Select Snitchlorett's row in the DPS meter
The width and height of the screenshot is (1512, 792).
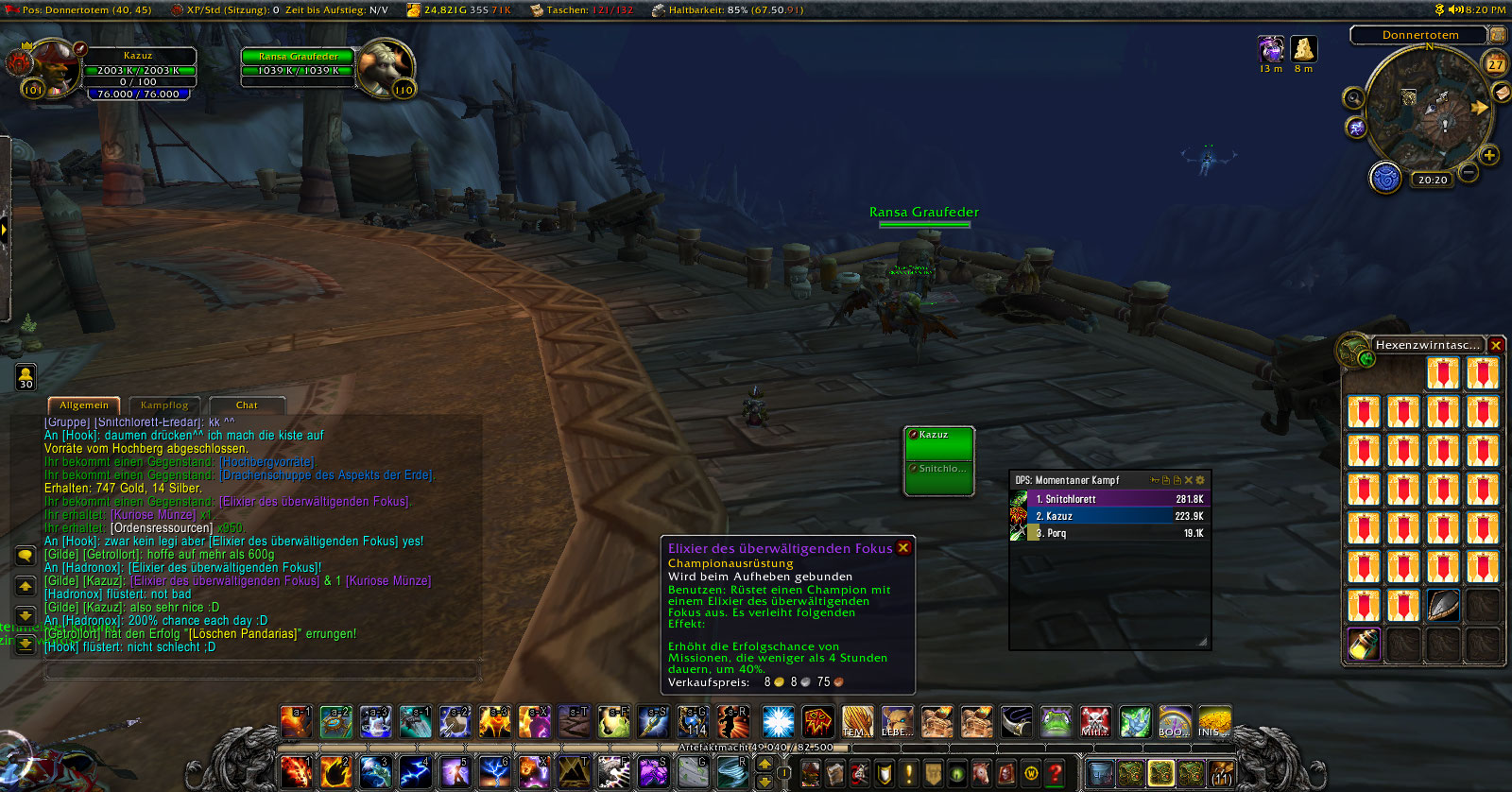(x=1115, y=499)
